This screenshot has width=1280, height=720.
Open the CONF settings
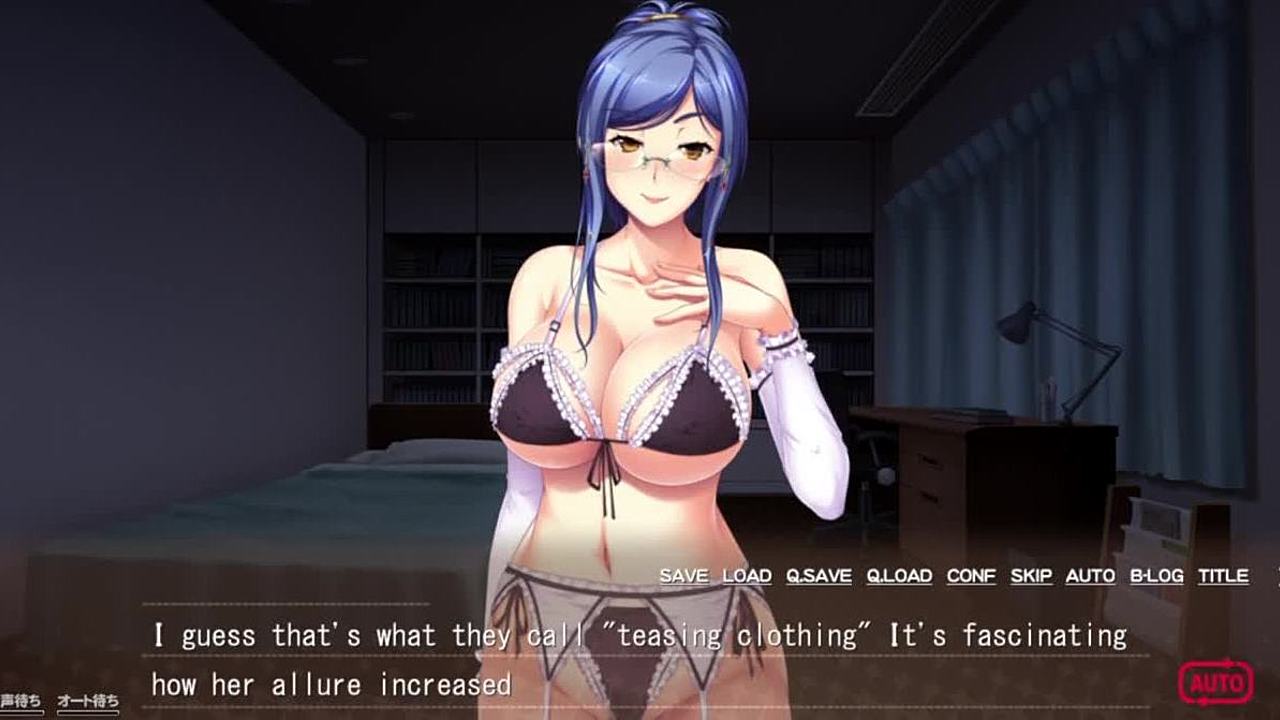pos(971,576)
